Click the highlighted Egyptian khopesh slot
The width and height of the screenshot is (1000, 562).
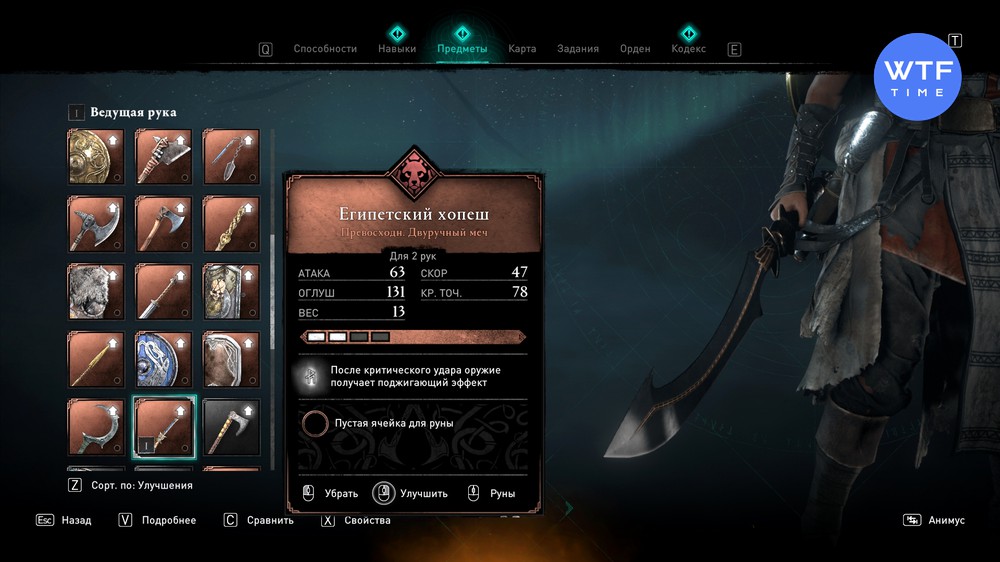[164, 427]
